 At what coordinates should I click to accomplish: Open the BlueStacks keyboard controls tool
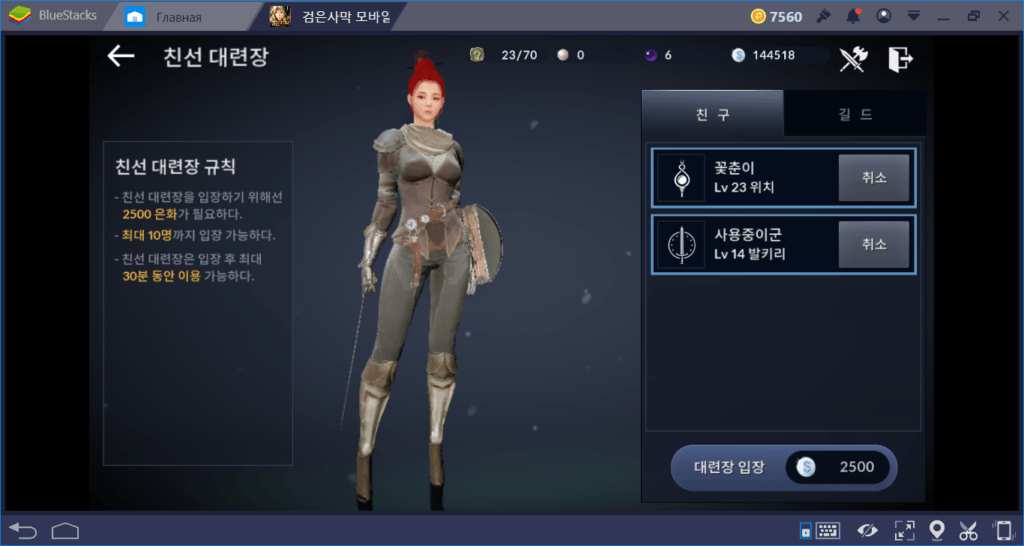(x=827, y=530)
